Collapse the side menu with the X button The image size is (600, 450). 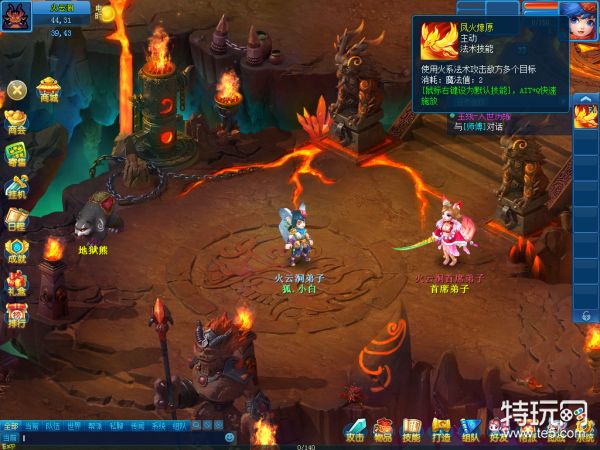pos(17,91)
